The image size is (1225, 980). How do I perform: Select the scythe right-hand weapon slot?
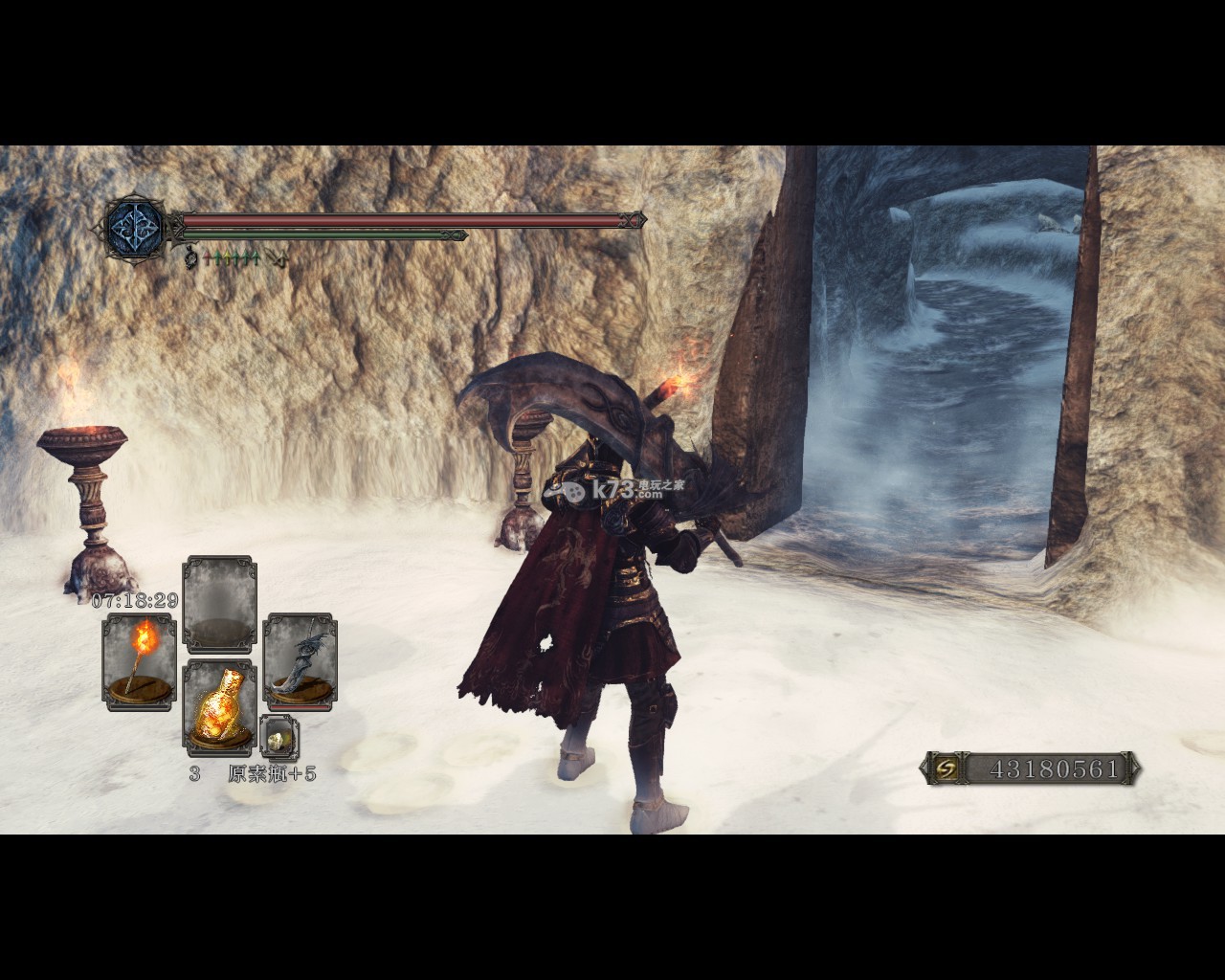click(x=299, y=661)
